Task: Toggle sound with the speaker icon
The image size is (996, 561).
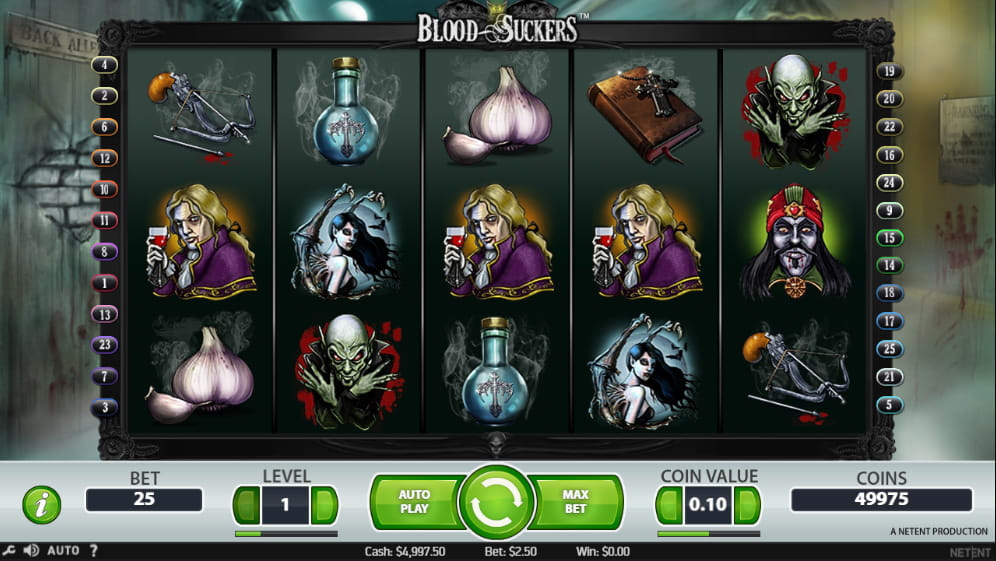Action: click(31, 551)
